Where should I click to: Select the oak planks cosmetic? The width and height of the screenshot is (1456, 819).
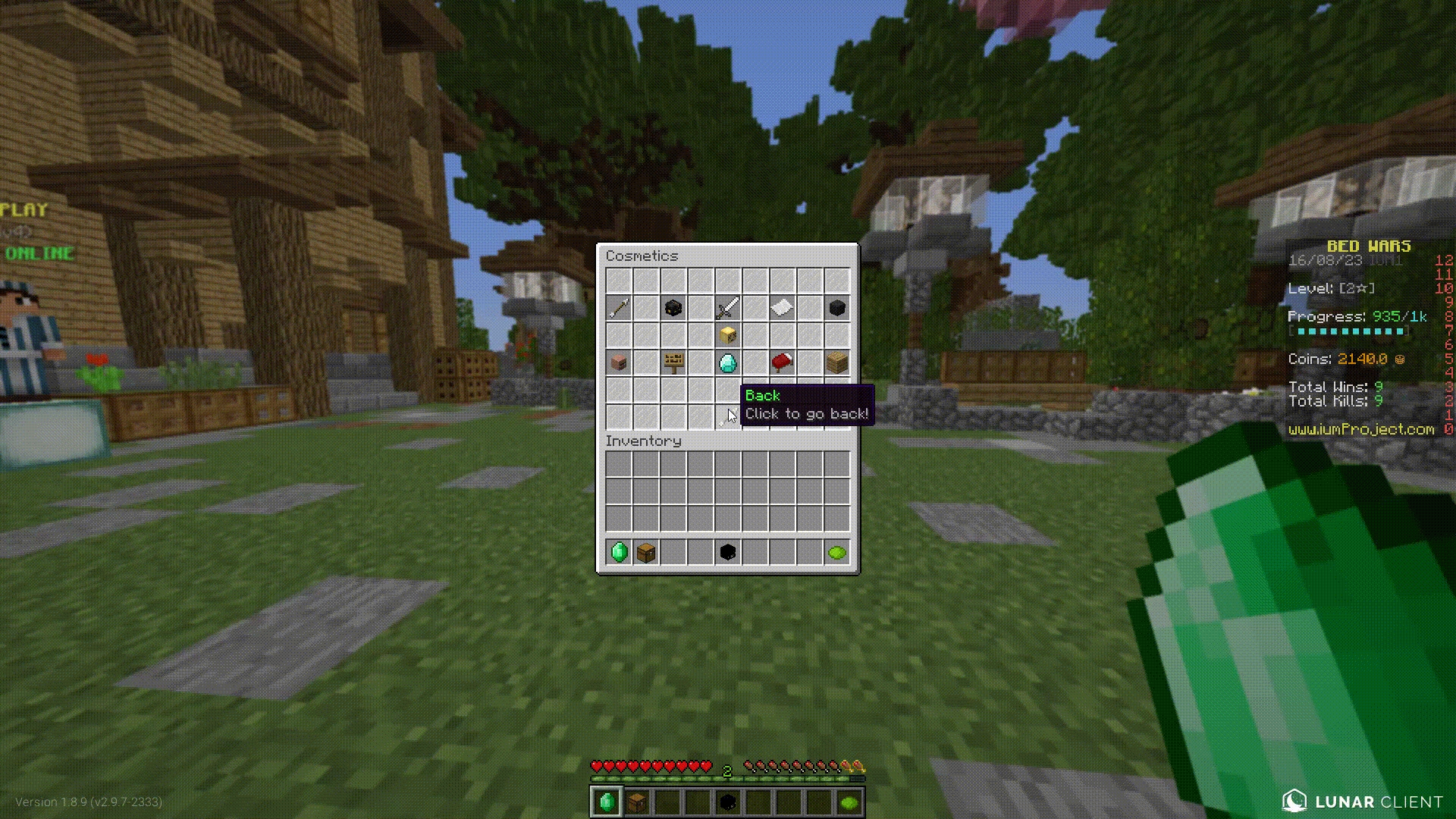click(x=836, y=362)
